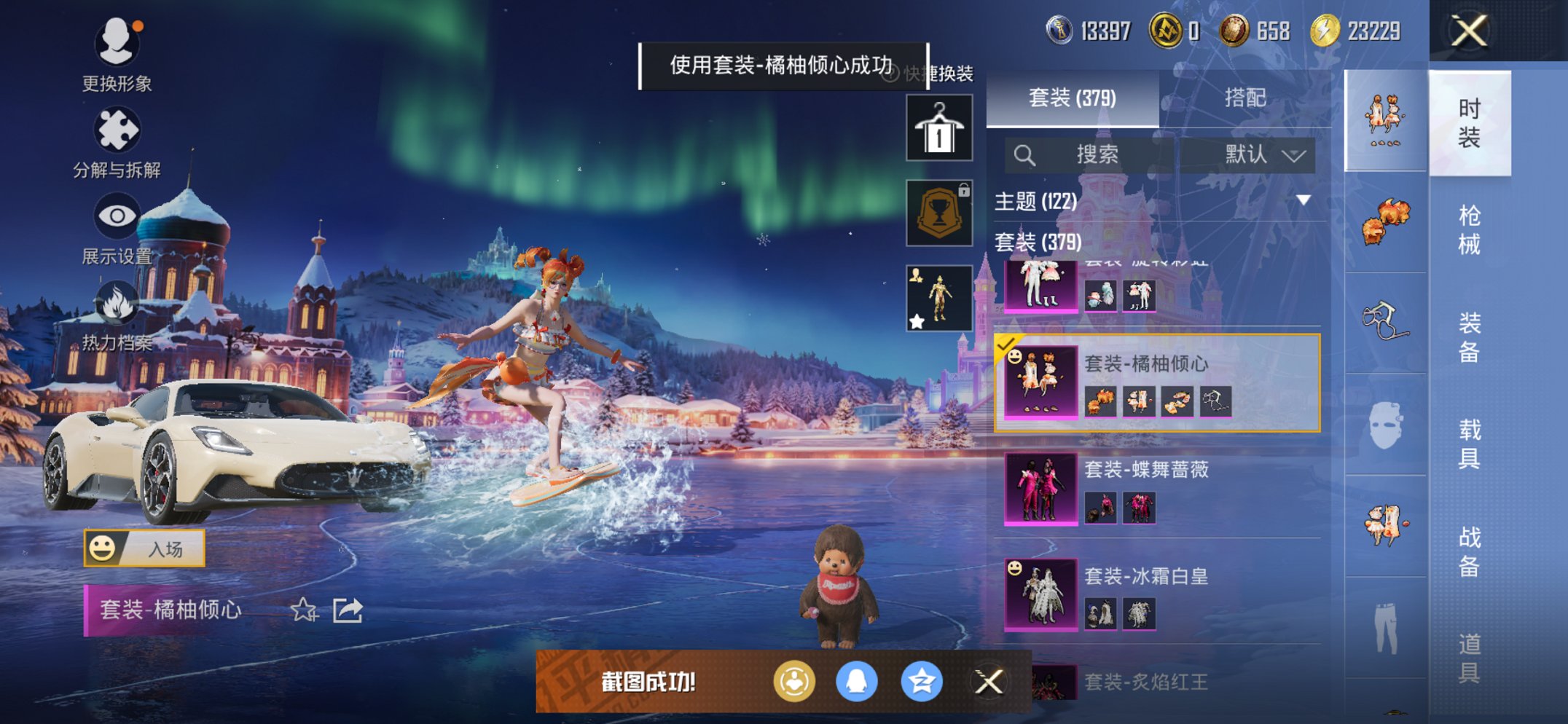The width and height of the screenshot is (1568, 724).
Task: Click the 搜索 search field
Action: coord(1093,154)
